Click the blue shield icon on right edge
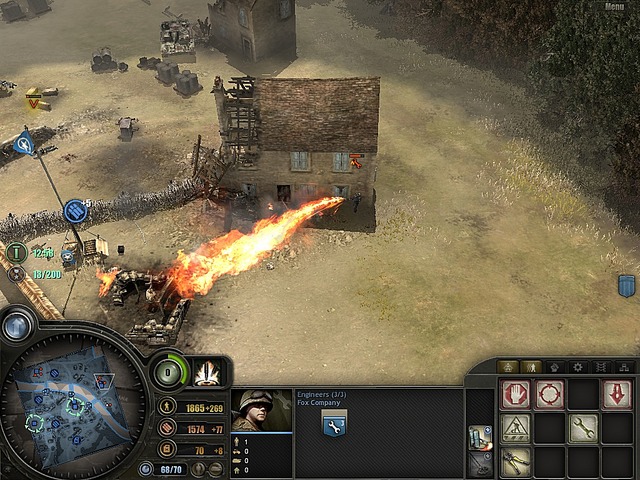The height and width of the screenshot is (480, 640). tap(627, 285)
